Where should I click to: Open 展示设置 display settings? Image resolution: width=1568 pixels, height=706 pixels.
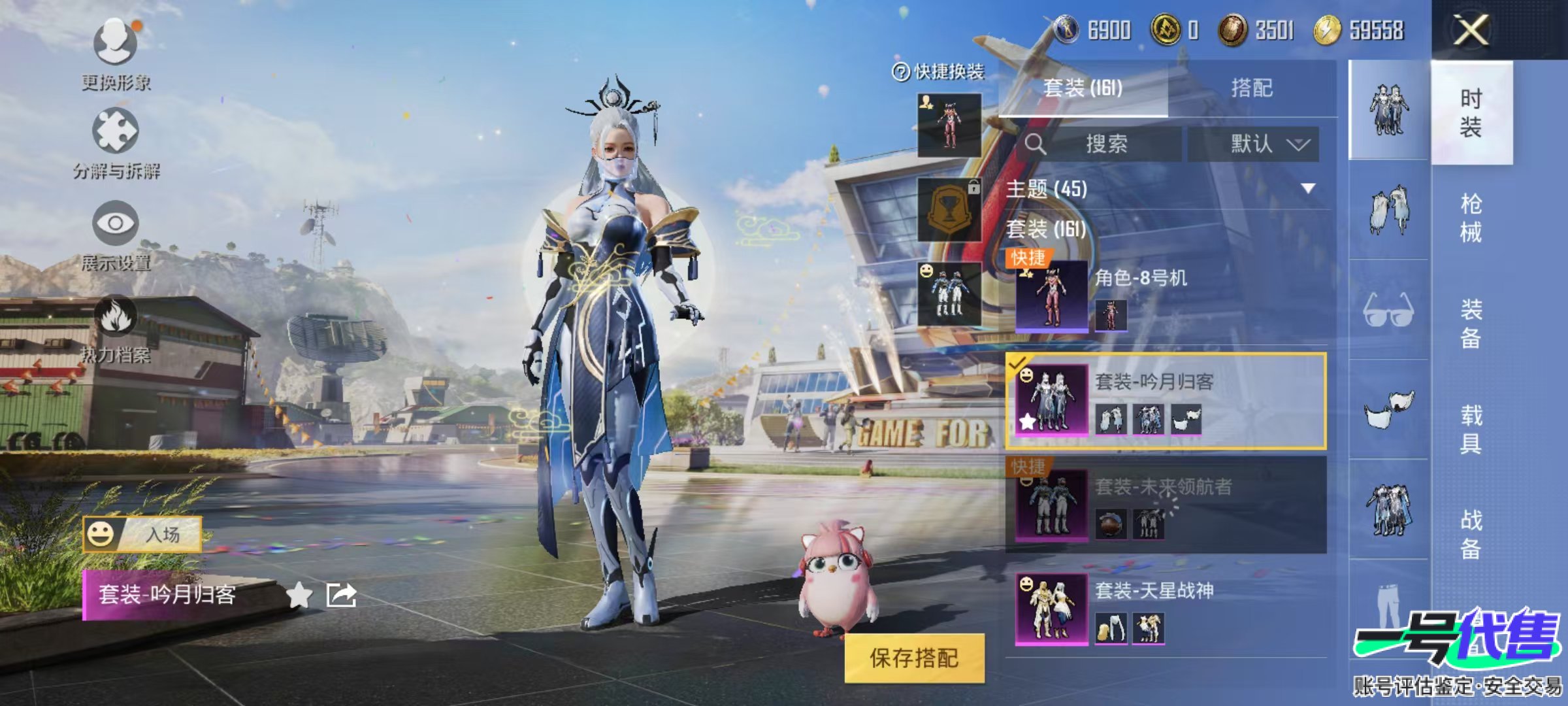coord(116,224)
